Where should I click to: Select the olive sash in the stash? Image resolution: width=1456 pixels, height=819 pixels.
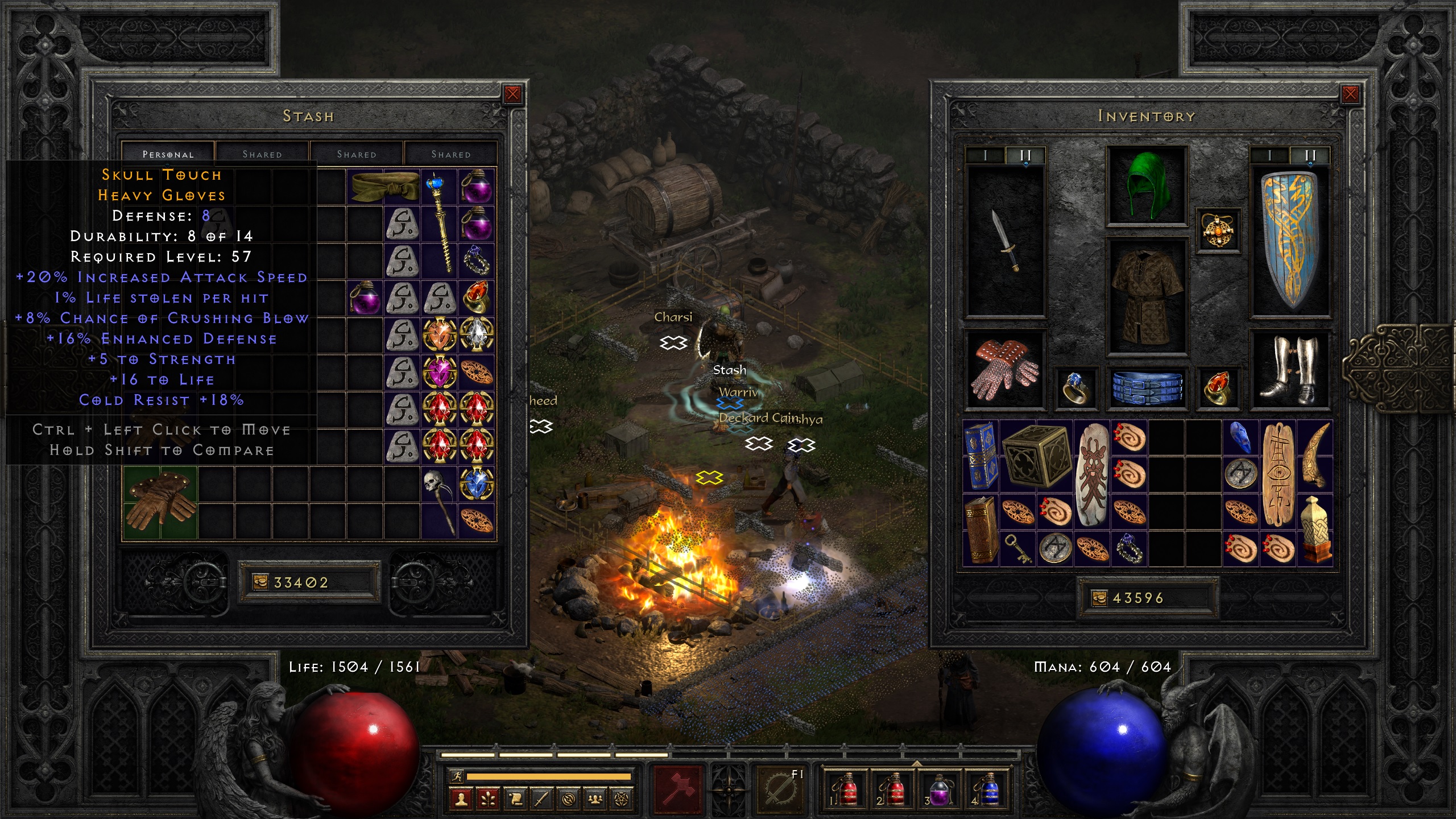click(384, 186)
